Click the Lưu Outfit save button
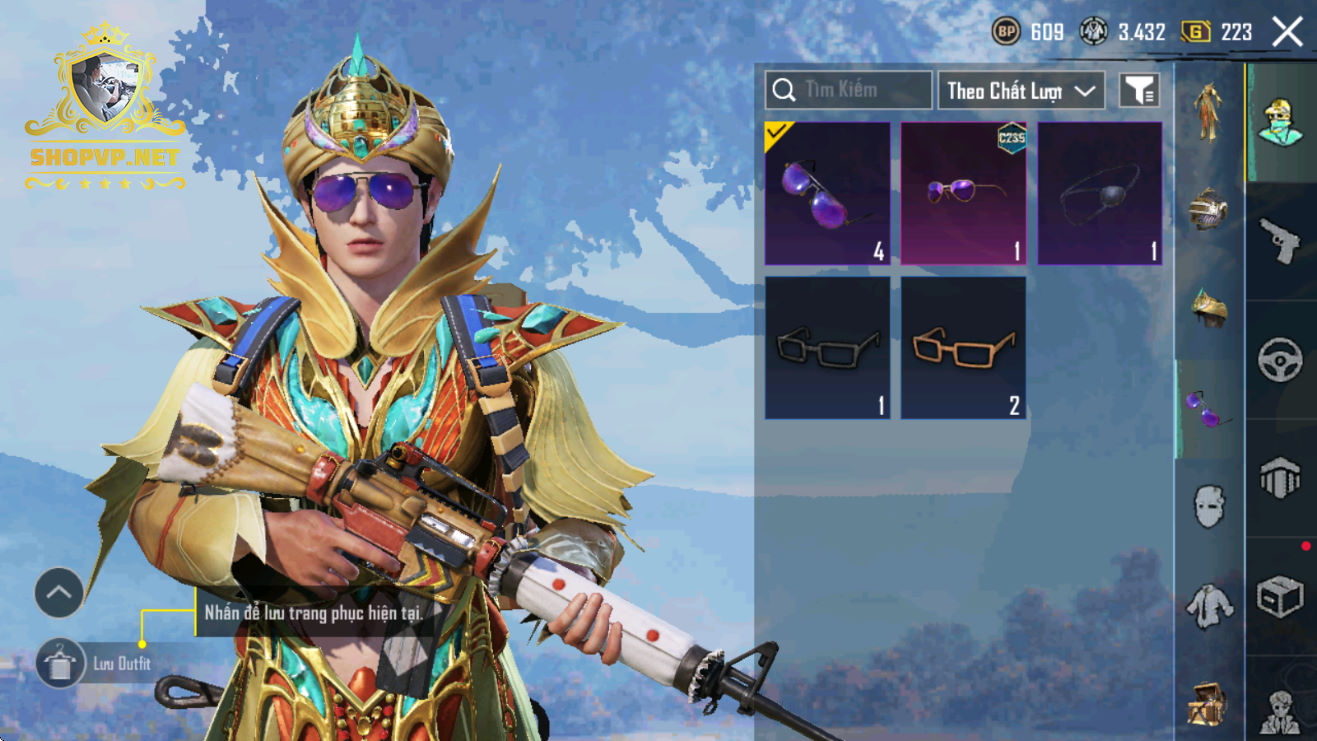 tap(60, 663)
